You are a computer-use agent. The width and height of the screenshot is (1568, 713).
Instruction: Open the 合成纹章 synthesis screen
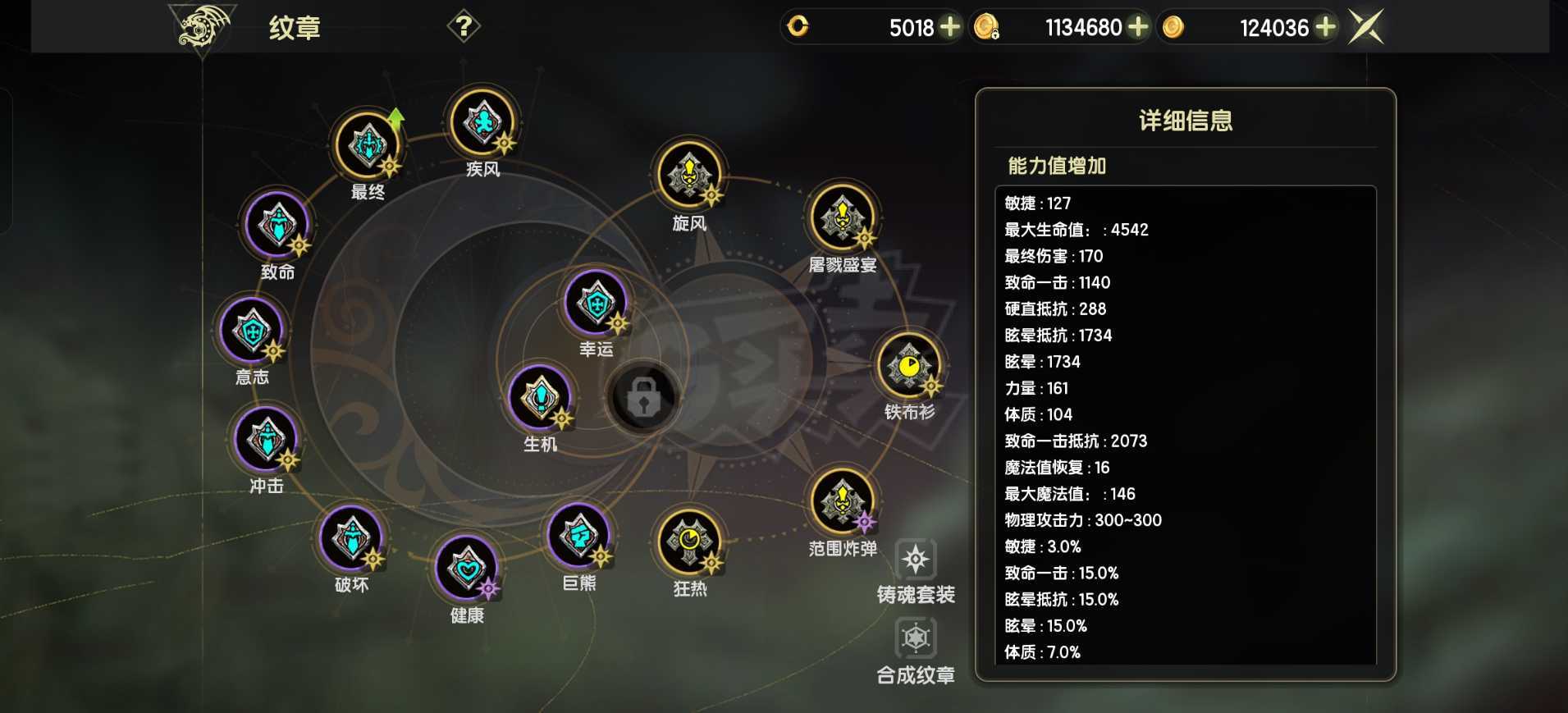(x=917, y=638)
